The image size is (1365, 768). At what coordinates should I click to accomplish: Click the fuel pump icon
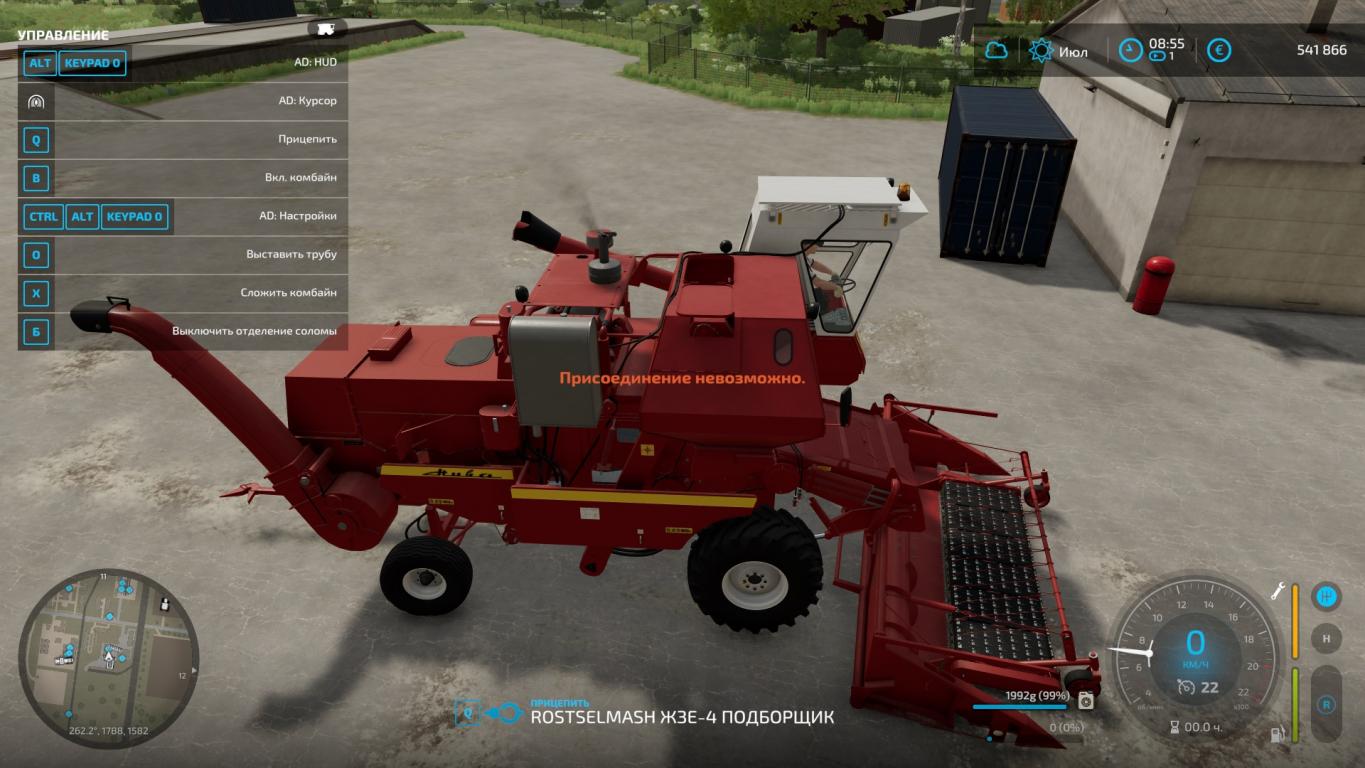click(x=1277, y=734)
